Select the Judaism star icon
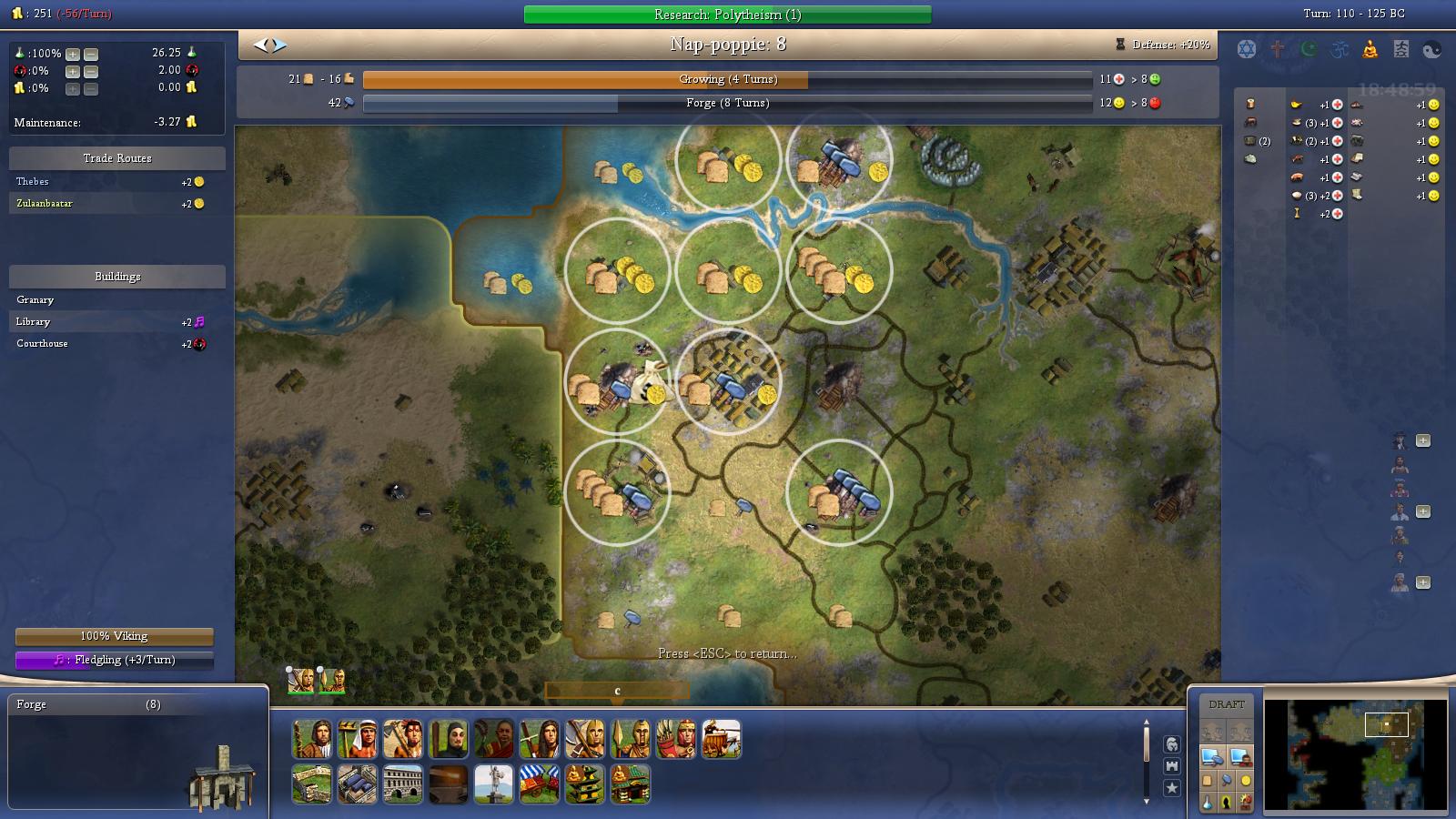Image resolution: width=1456 pixels, height=819 pixels. 1245,49
